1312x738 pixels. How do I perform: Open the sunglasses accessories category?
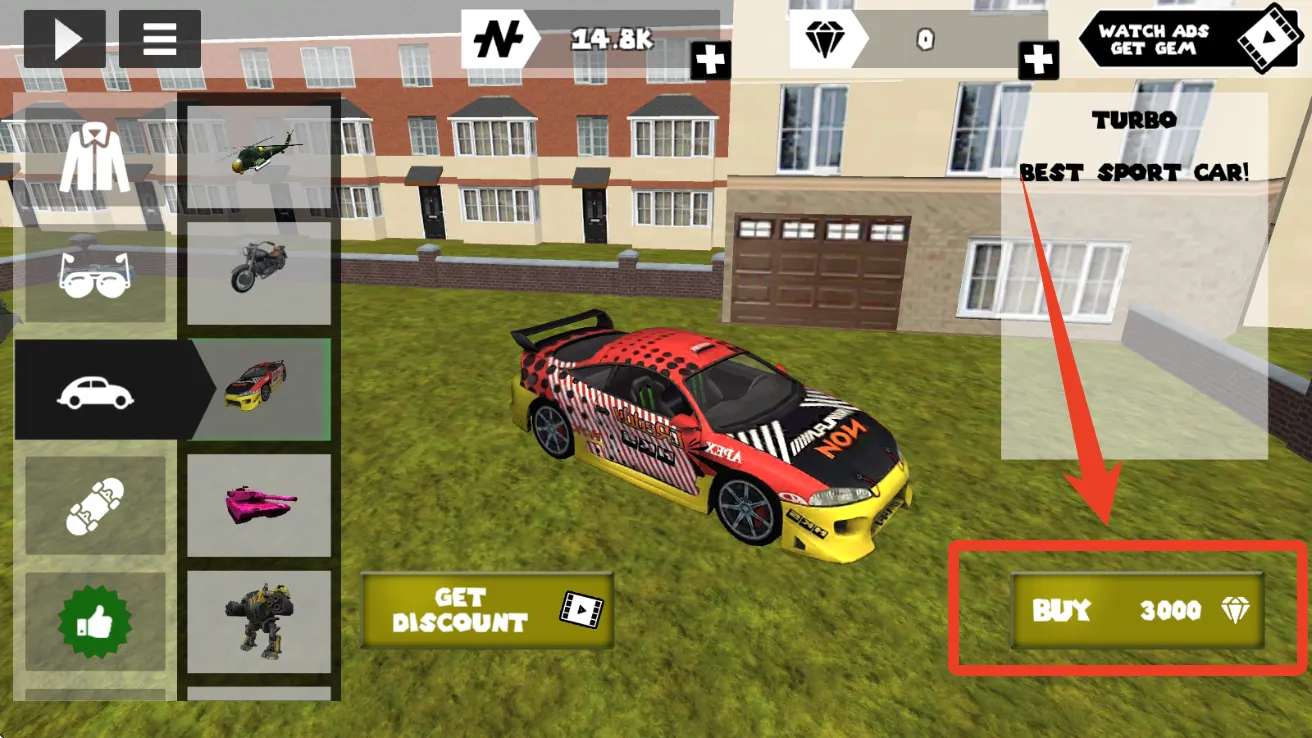tap(95, 274)
